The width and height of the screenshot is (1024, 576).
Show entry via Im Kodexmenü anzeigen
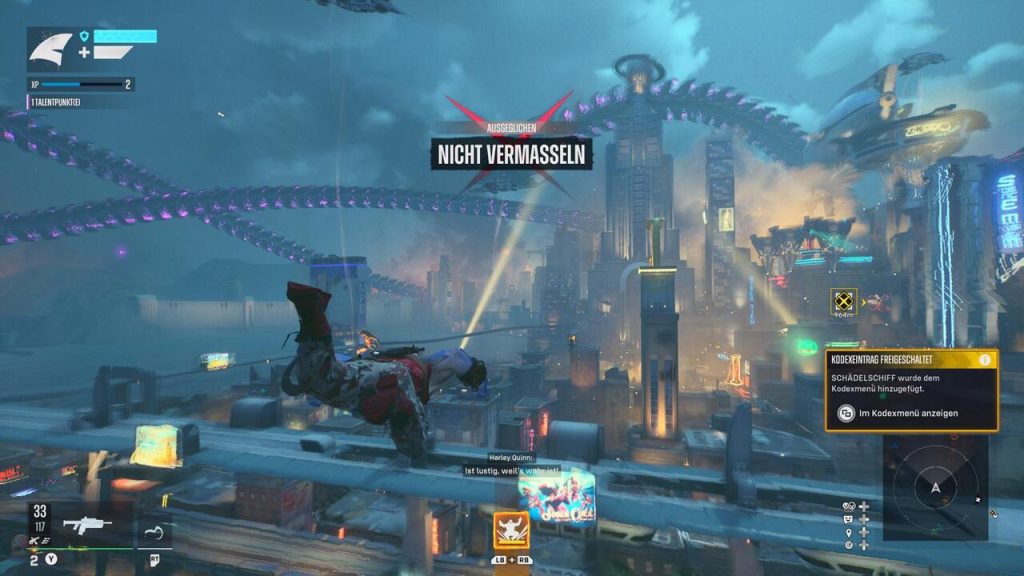click(898, 412)
